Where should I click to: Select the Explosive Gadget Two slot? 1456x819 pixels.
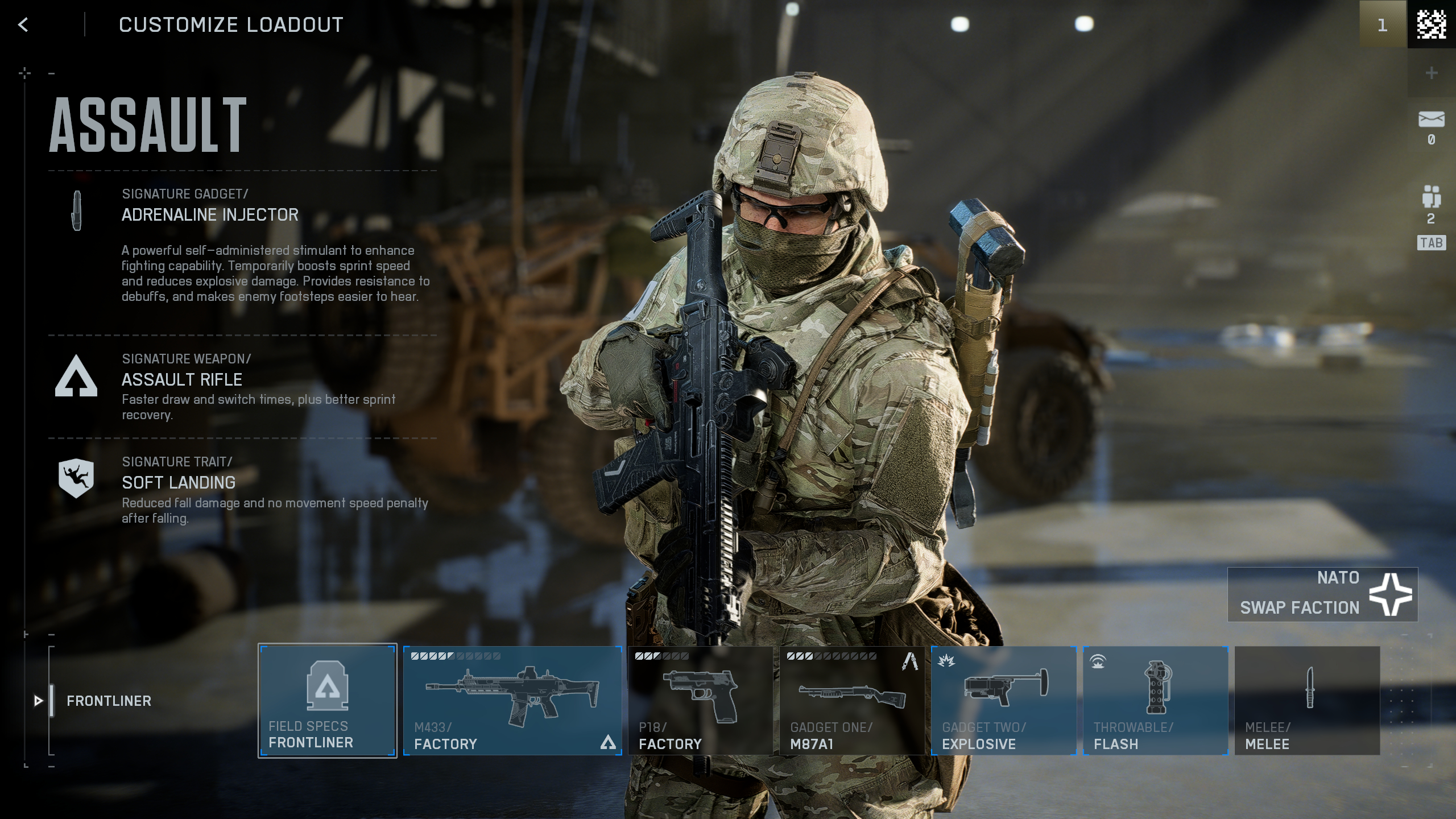point(1004,700)
